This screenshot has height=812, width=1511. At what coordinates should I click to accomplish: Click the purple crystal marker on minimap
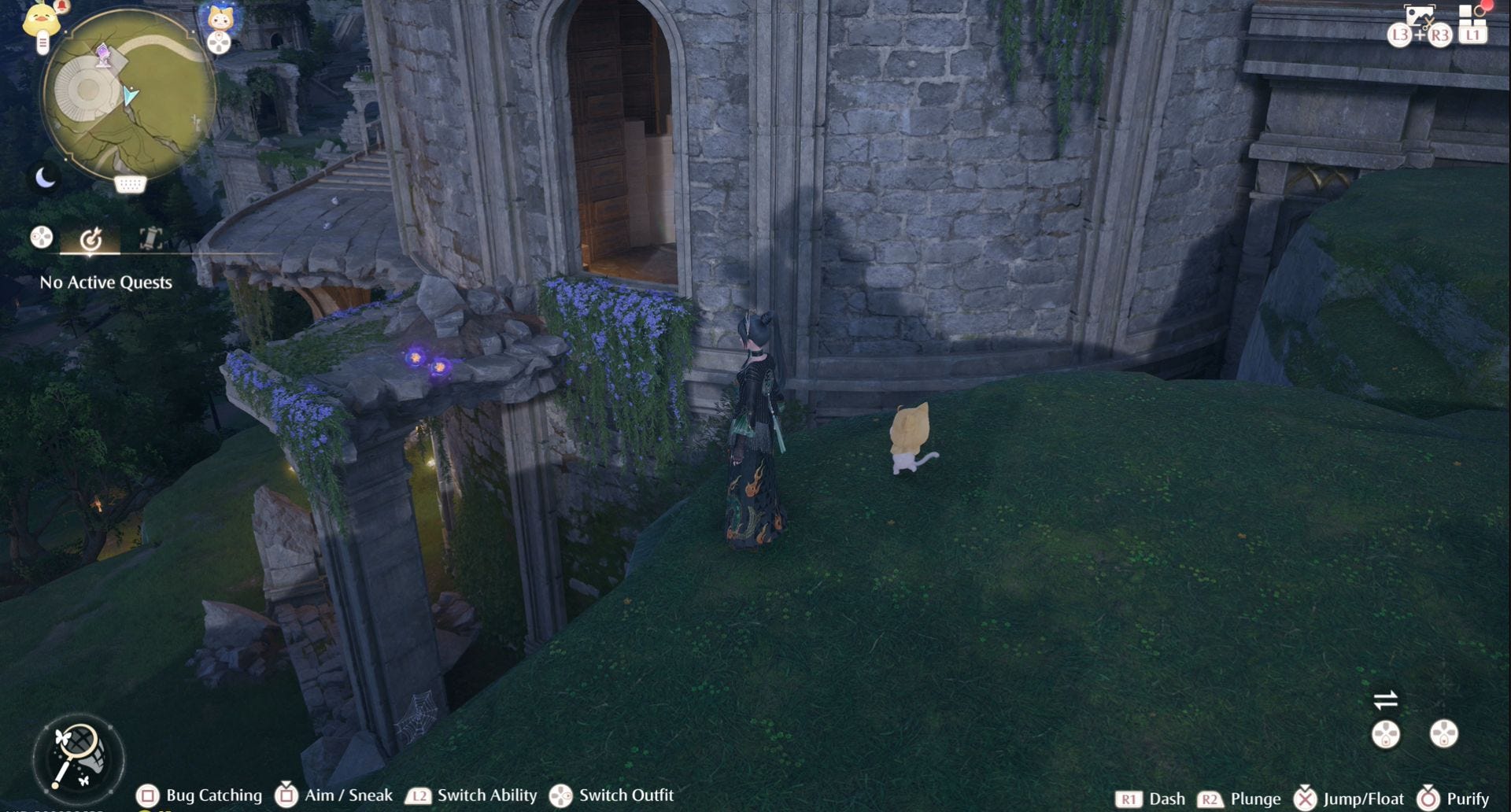pyautogui.click(x=103, y=55)
